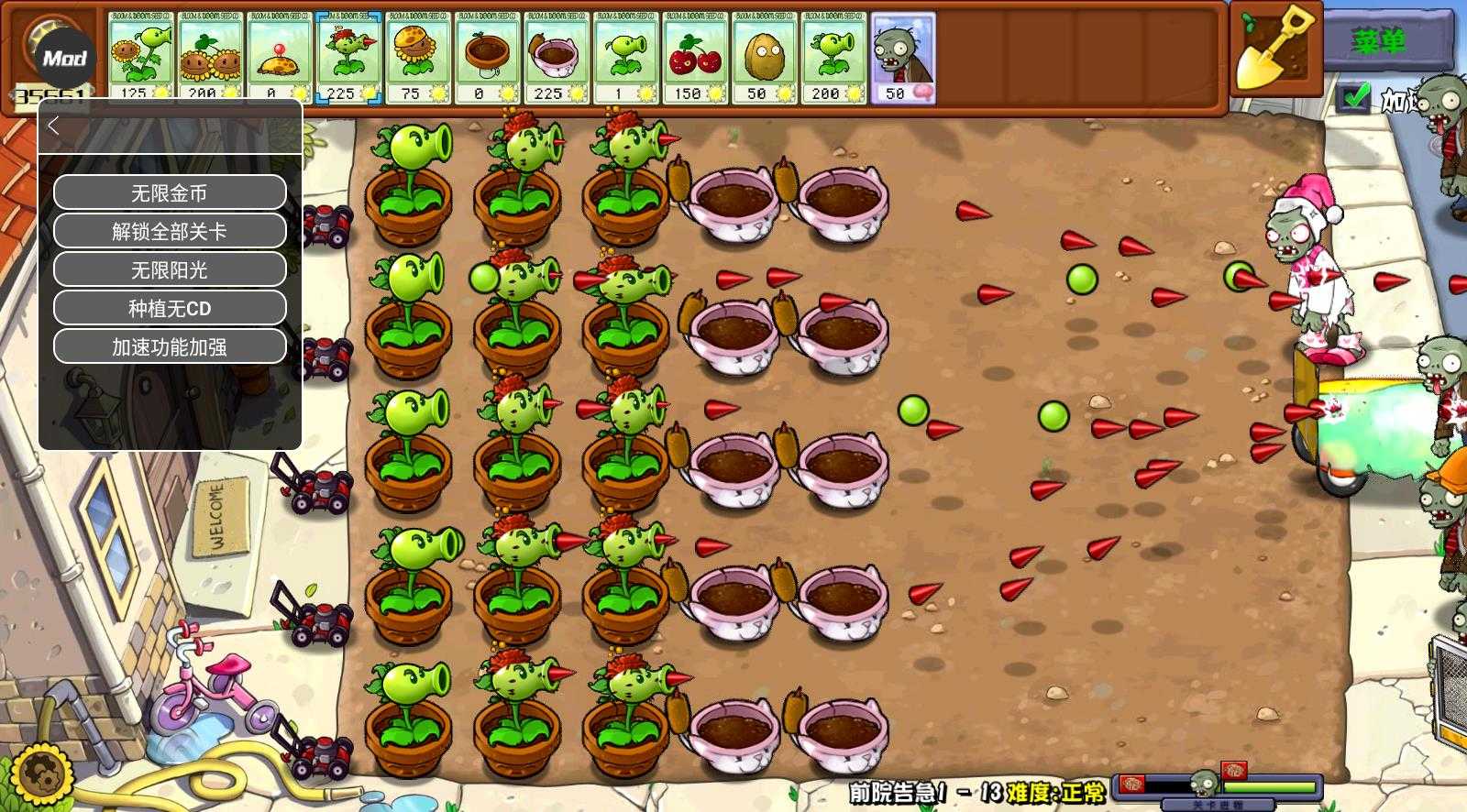Pick the Peashooter seed packet costing 1
1467x812 pixels.
tap(625, 57)
